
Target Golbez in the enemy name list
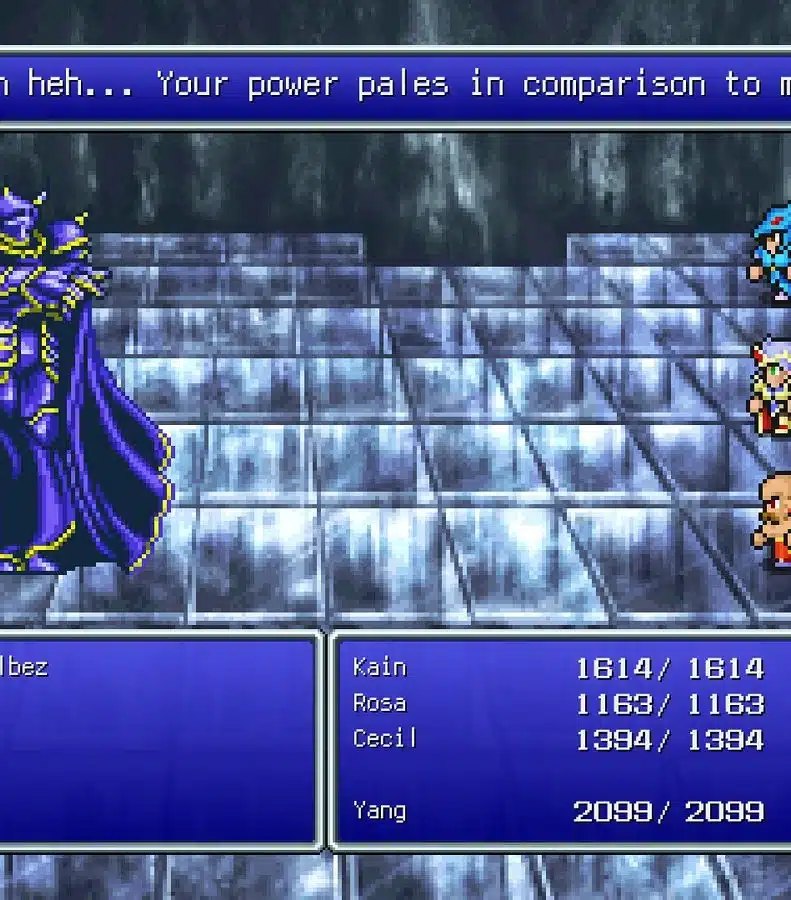[x=24, y=667]
